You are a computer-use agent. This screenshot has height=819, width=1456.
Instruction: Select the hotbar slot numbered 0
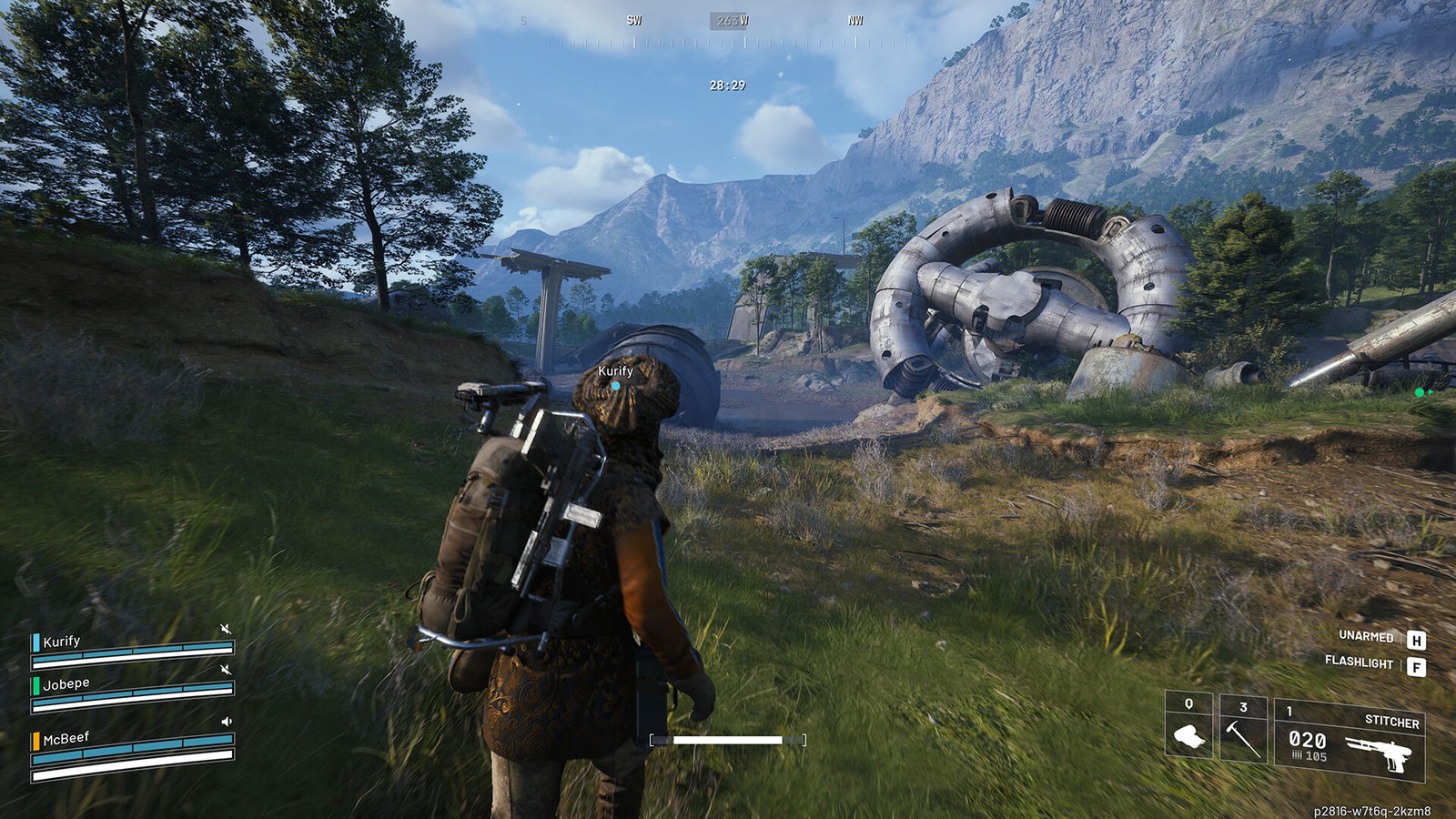1188,728
